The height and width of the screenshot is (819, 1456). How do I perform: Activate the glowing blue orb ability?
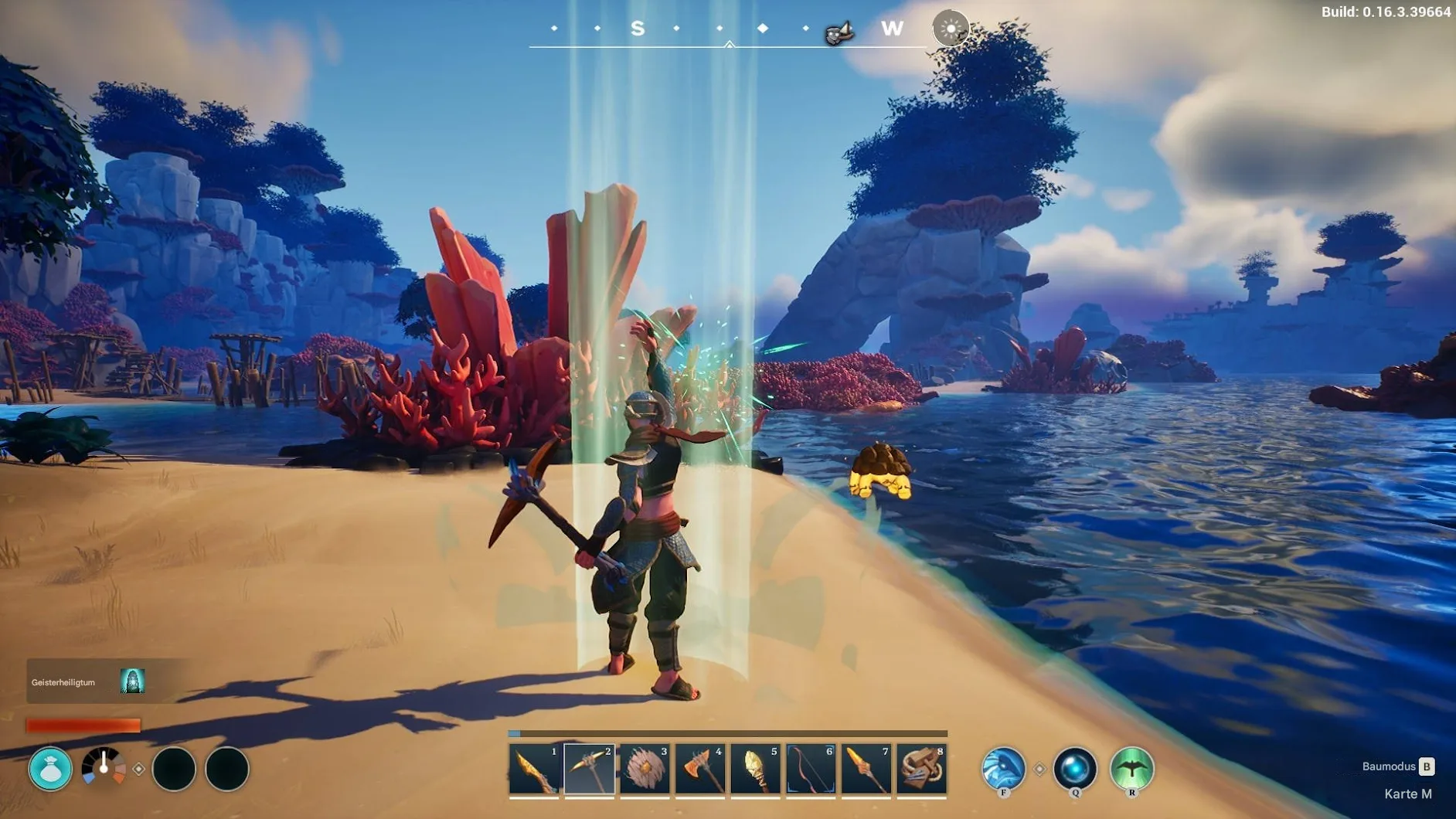[1075, 769]
